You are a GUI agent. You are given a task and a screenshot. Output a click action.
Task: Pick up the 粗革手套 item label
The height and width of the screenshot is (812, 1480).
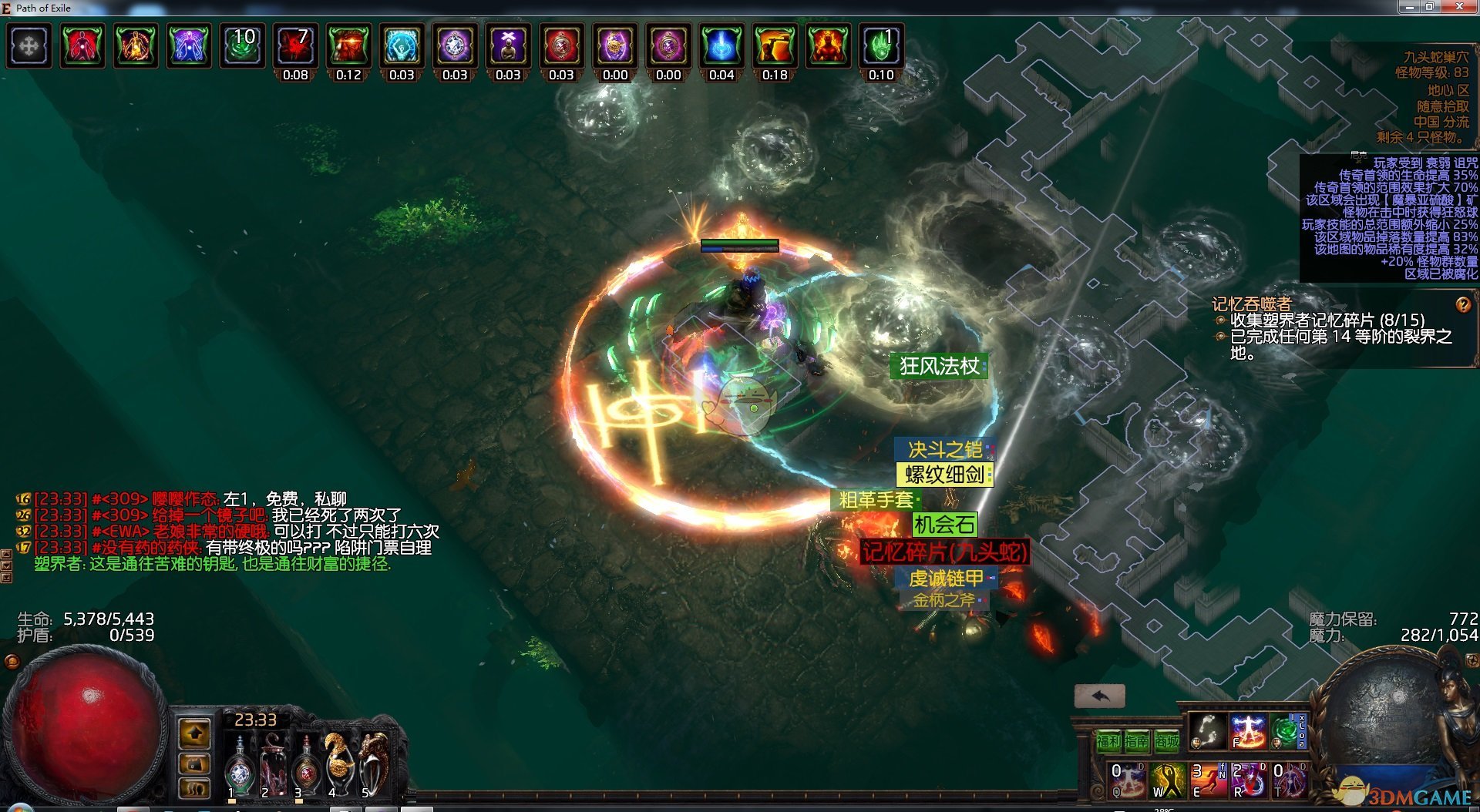pos(876,500)
